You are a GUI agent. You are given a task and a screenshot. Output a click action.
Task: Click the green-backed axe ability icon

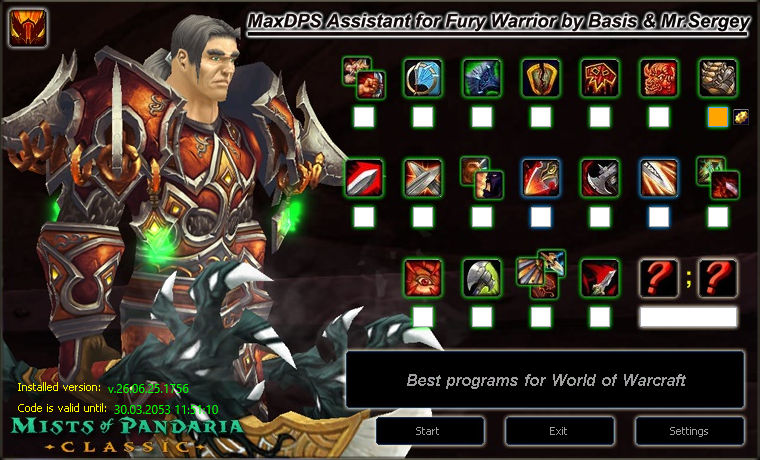point(482,278)
